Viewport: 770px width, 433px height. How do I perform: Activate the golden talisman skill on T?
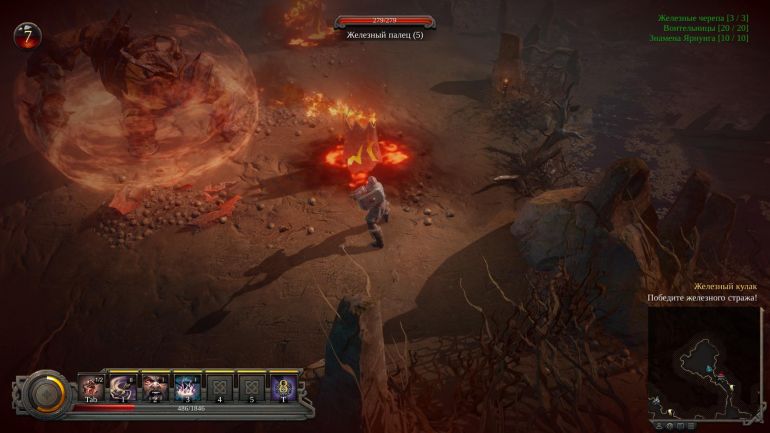click(x=283, y=386)
